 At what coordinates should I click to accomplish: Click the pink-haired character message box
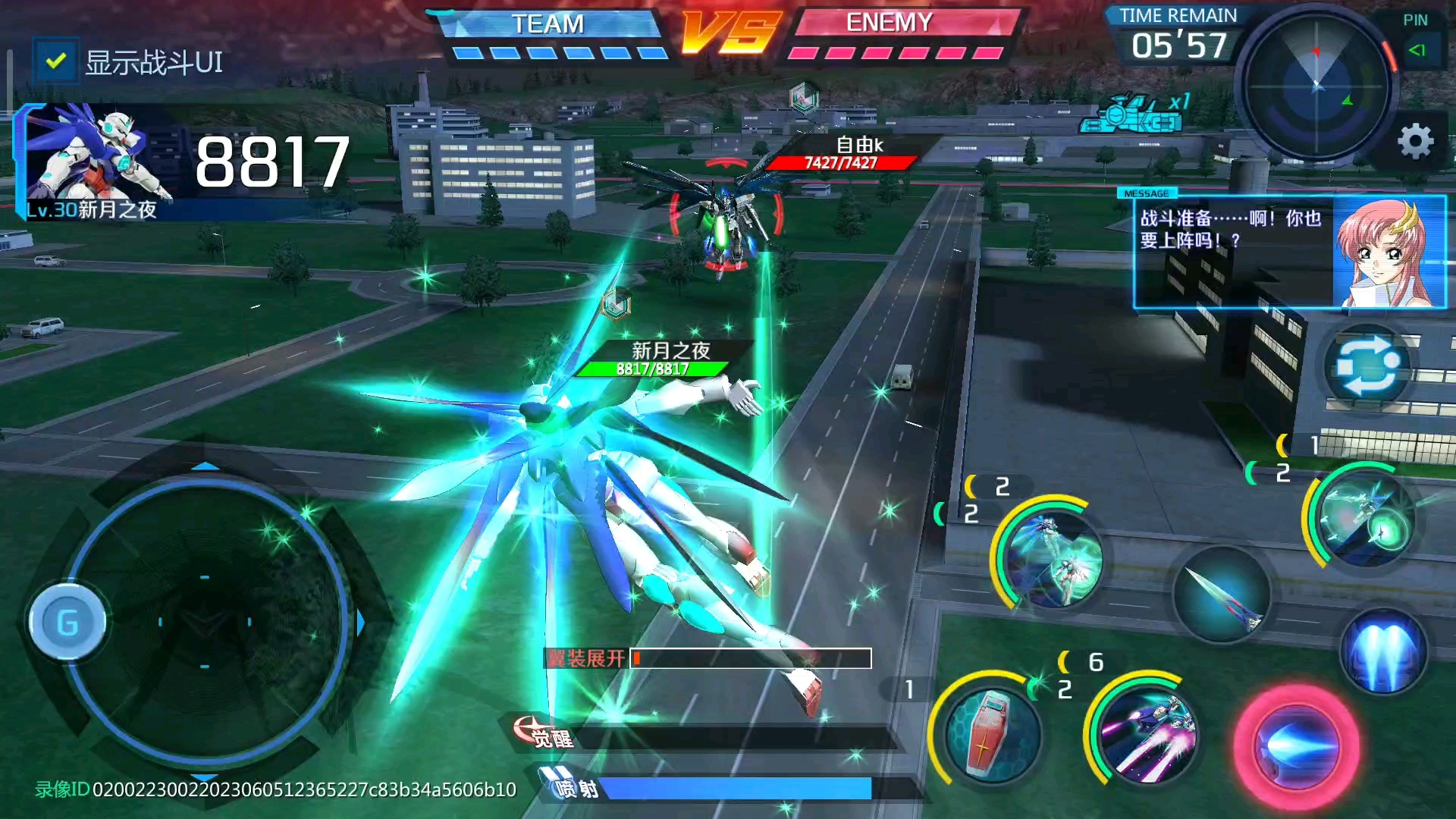[1289, 252]
